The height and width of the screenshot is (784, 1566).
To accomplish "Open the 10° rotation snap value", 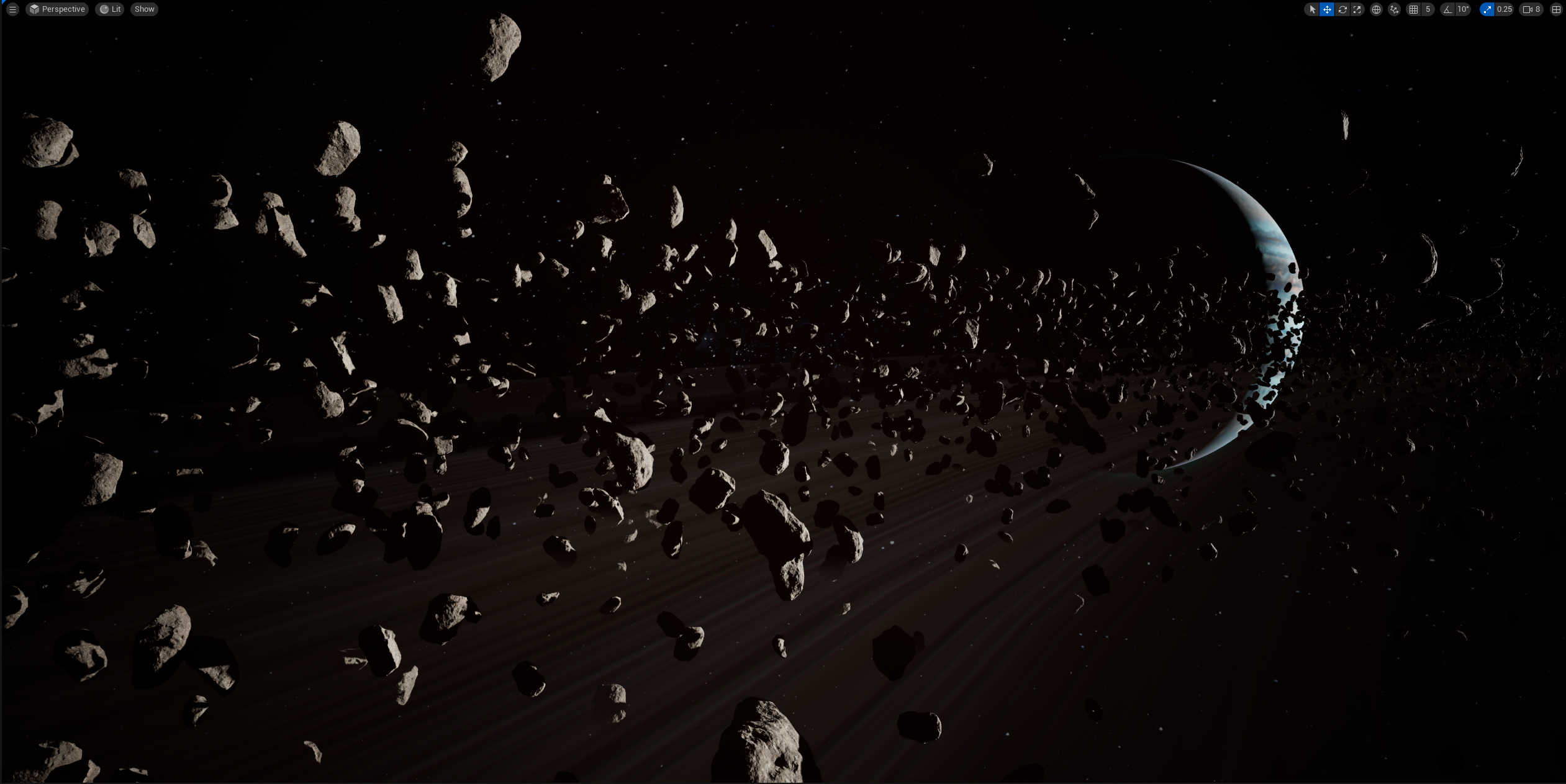I will [1463, 9].
